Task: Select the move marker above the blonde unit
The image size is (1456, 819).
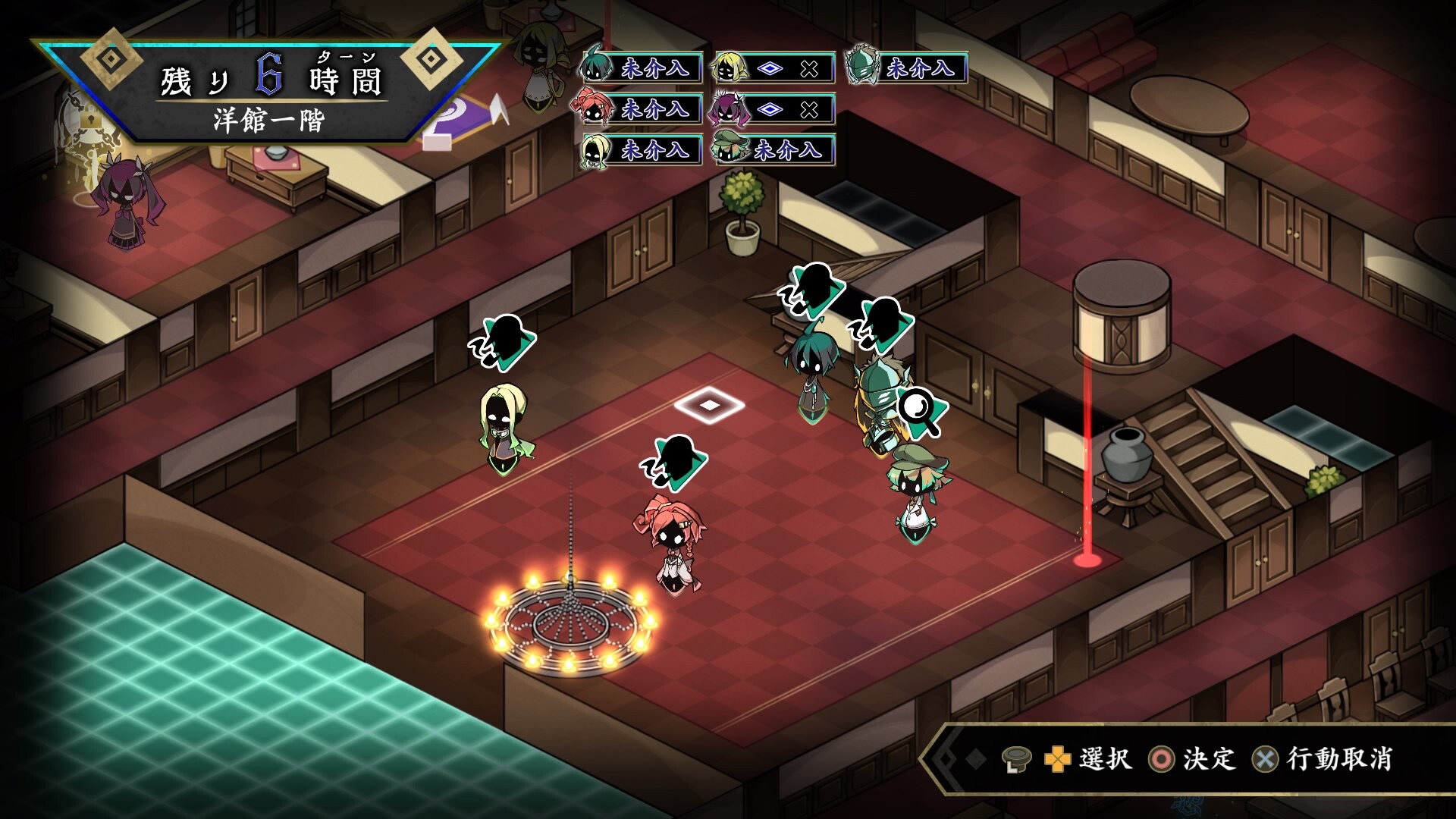Action: [503, 342]
